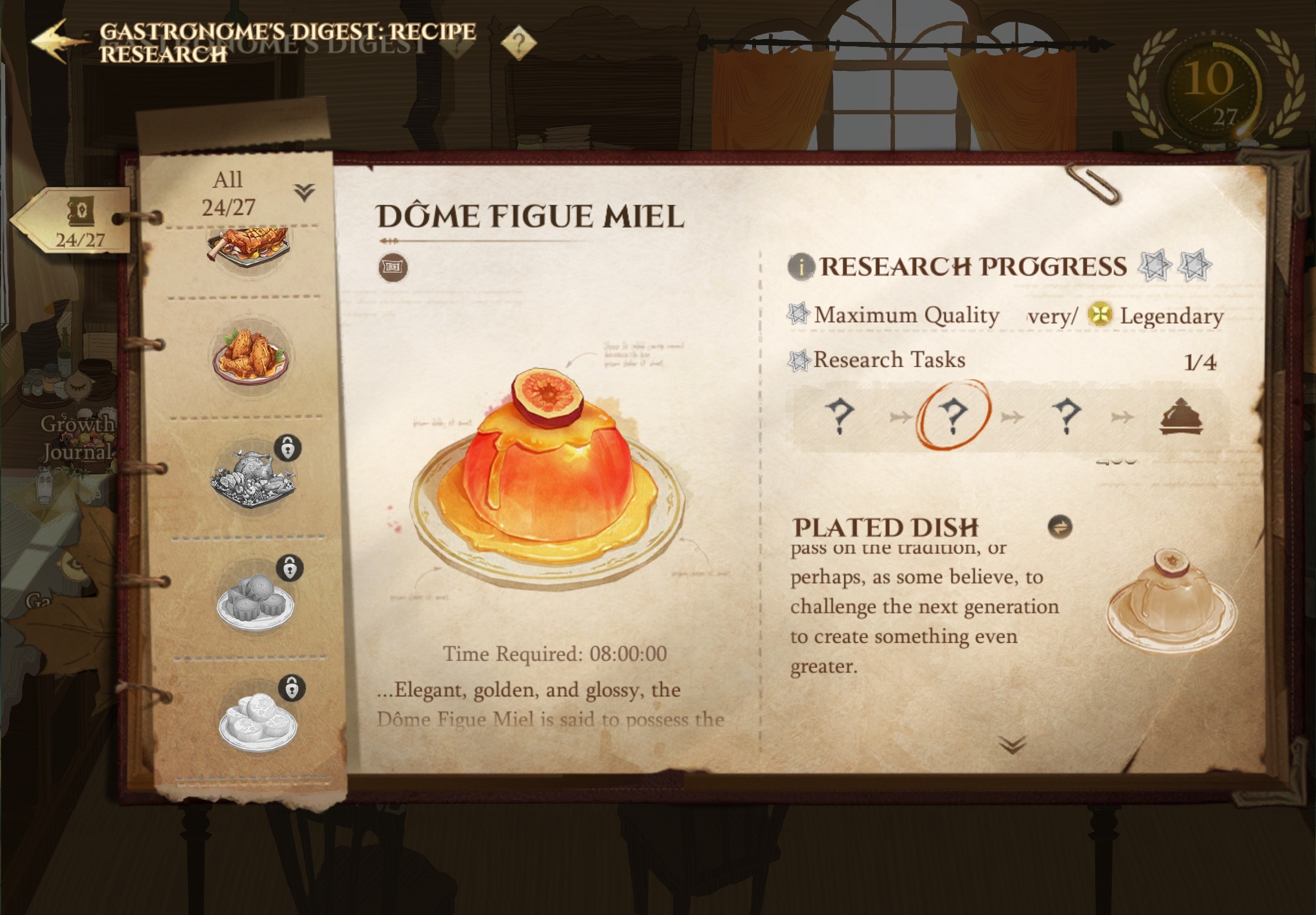This screenshot has width=1316, height=915.
Task: Choose the roasted meat leg recipe
Action: click(x=249, y=247)
